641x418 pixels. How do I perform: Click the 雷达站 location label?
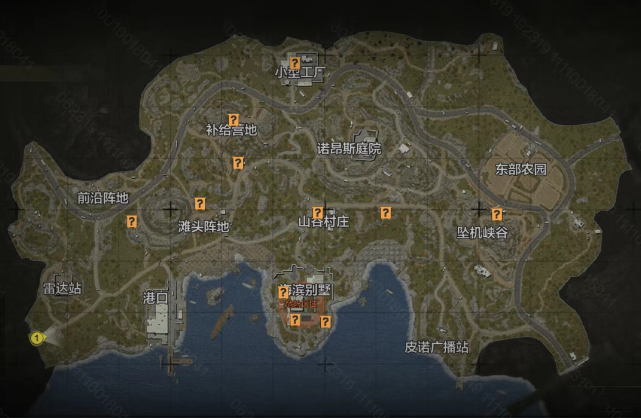[x=62, y=288]
